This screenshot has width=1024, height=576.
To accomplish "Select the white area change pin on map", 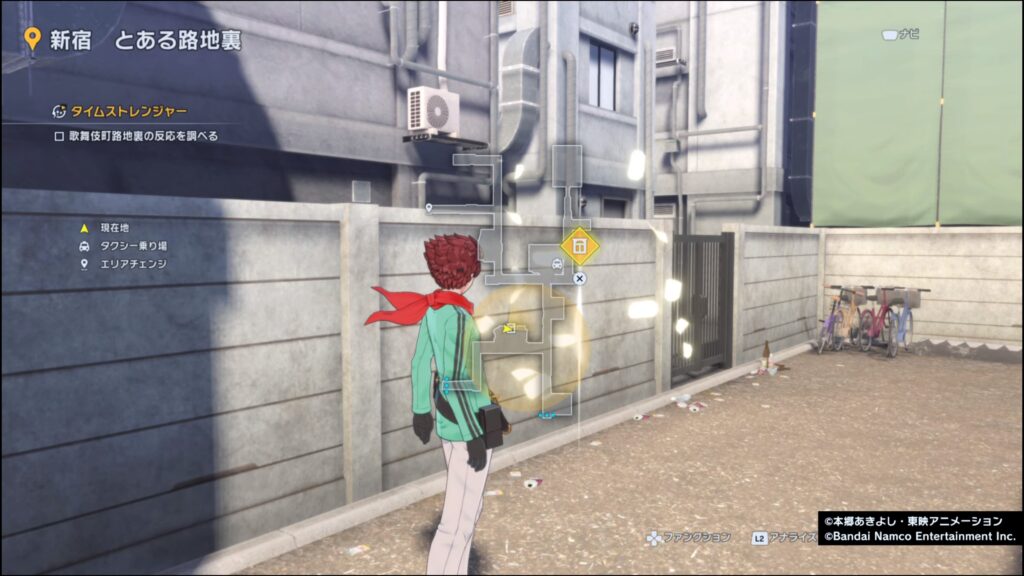I will (429, 208).
